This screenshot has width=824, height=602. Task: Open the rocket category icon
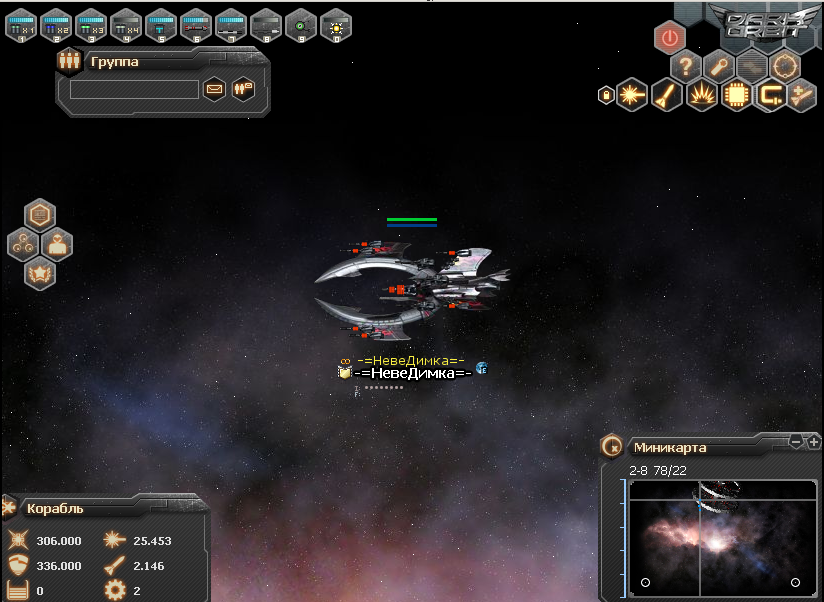tap(666, 96)
